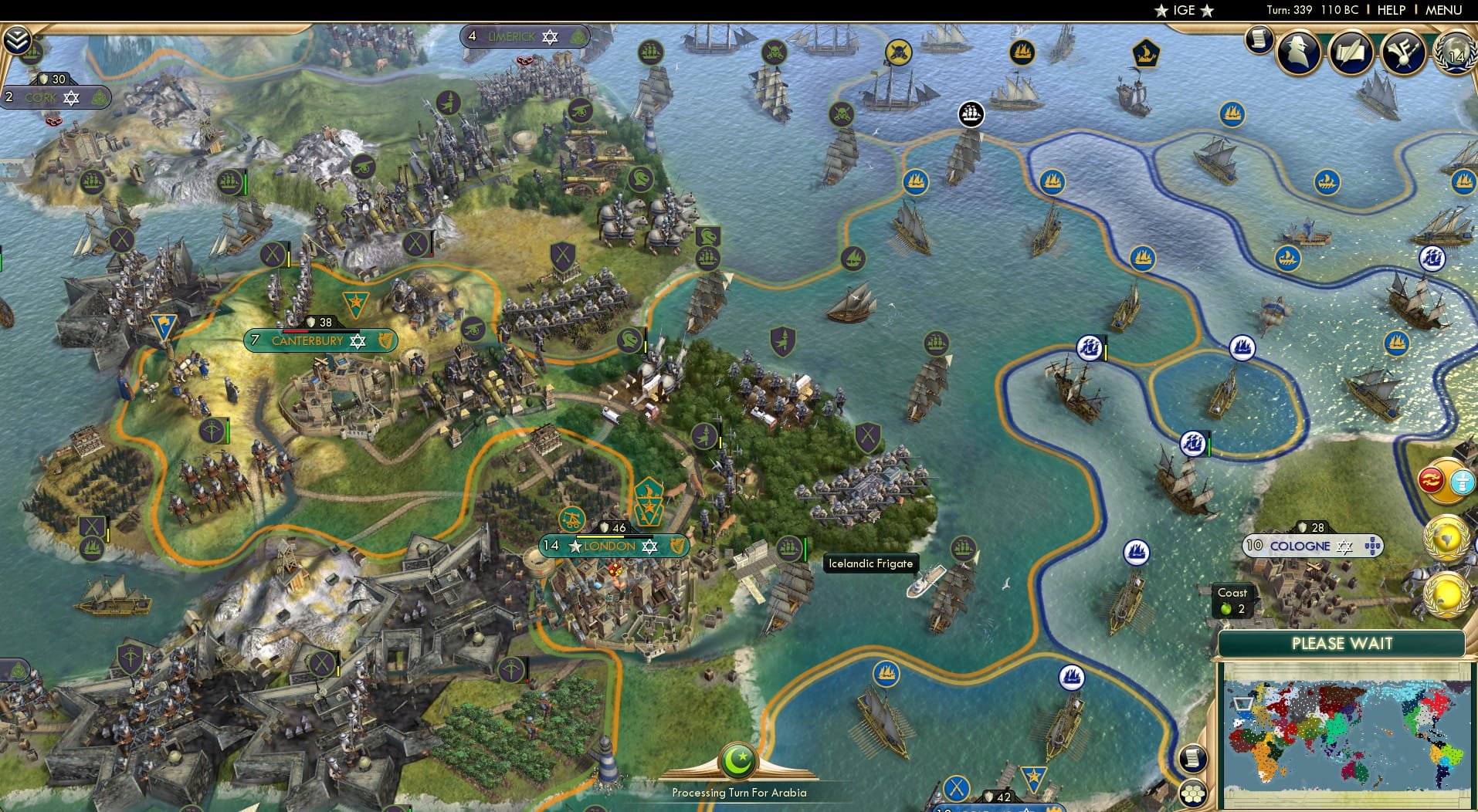Viewport: 1478px width, 812px height.
Task: Open the HELP screen
Action: pyautogui.click(x=1390, y=10)
